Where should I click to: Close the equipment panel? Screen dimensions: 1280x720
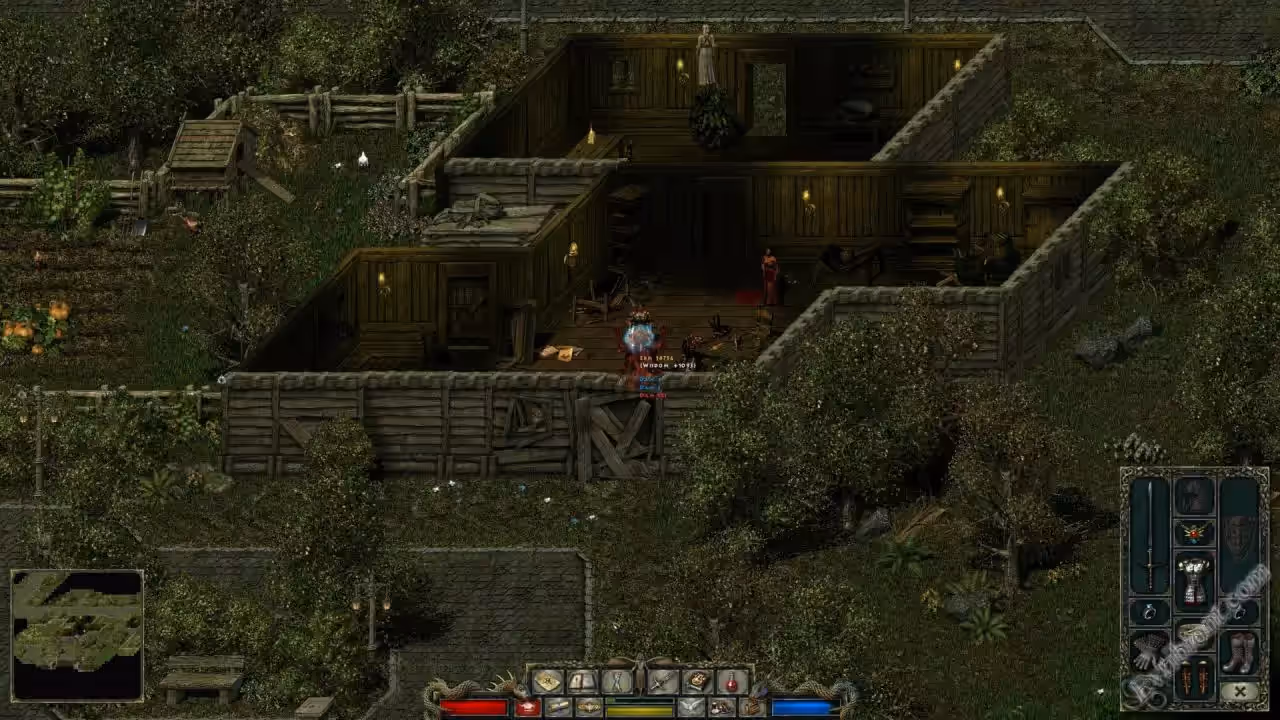tap(1240, 691)
